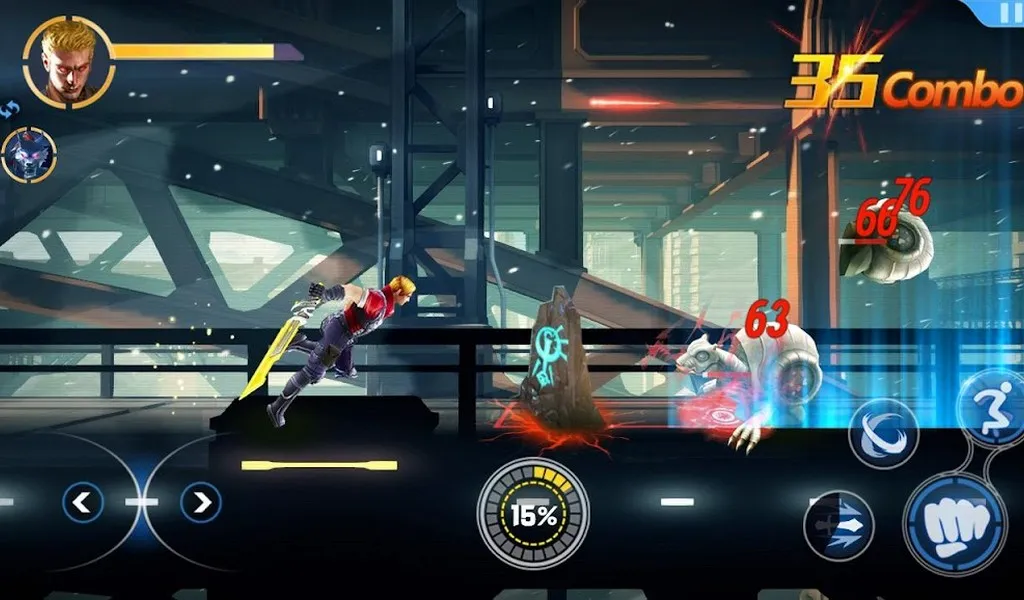Image resolution: width=1024 pixels, height=600 pixels.
Task: Switch to the wolf character portrait
Action: [28, 155]
